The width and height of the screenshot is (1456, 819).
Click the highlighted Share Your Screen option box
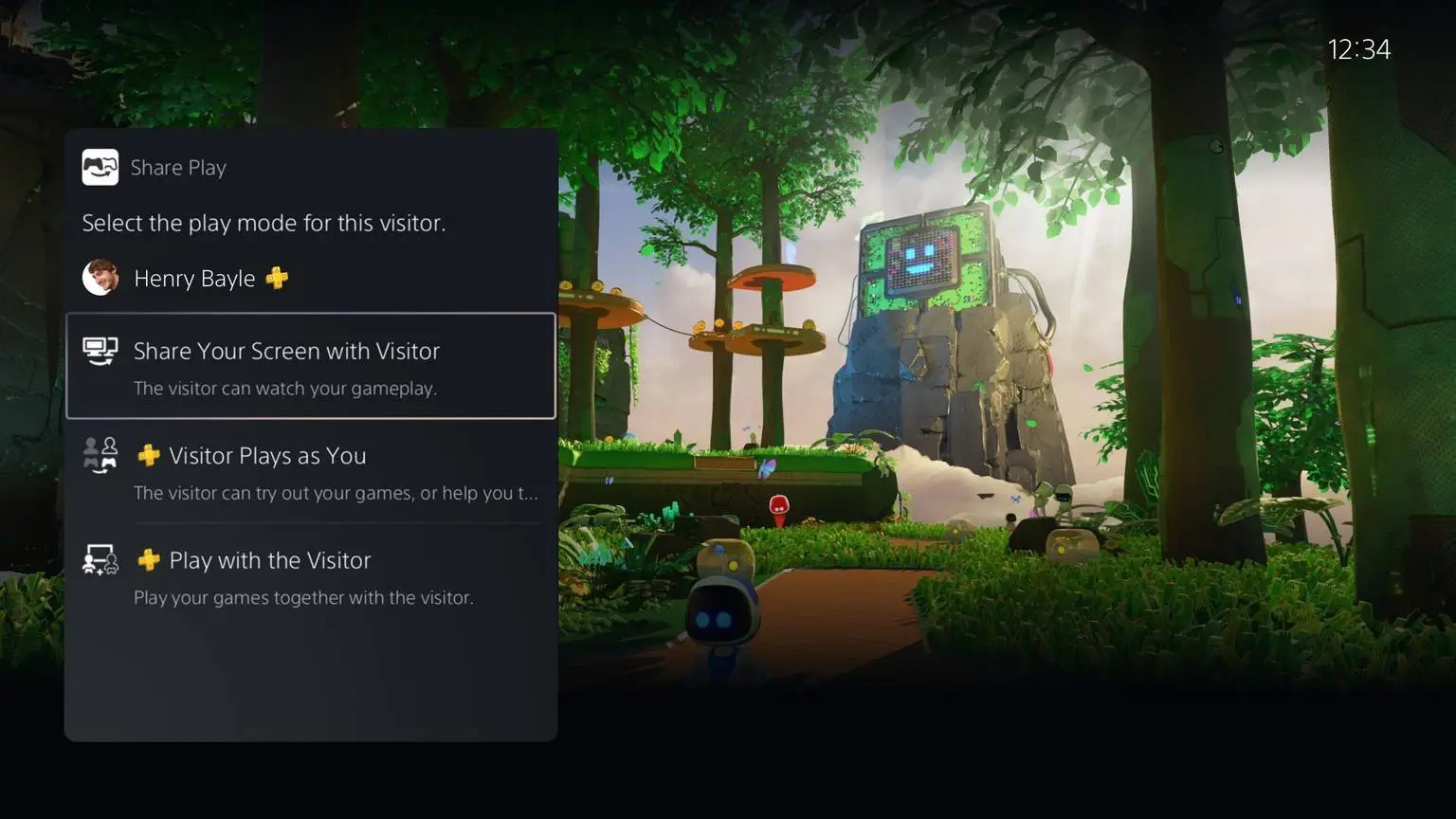pyautogui.click(x=311, y=366)
